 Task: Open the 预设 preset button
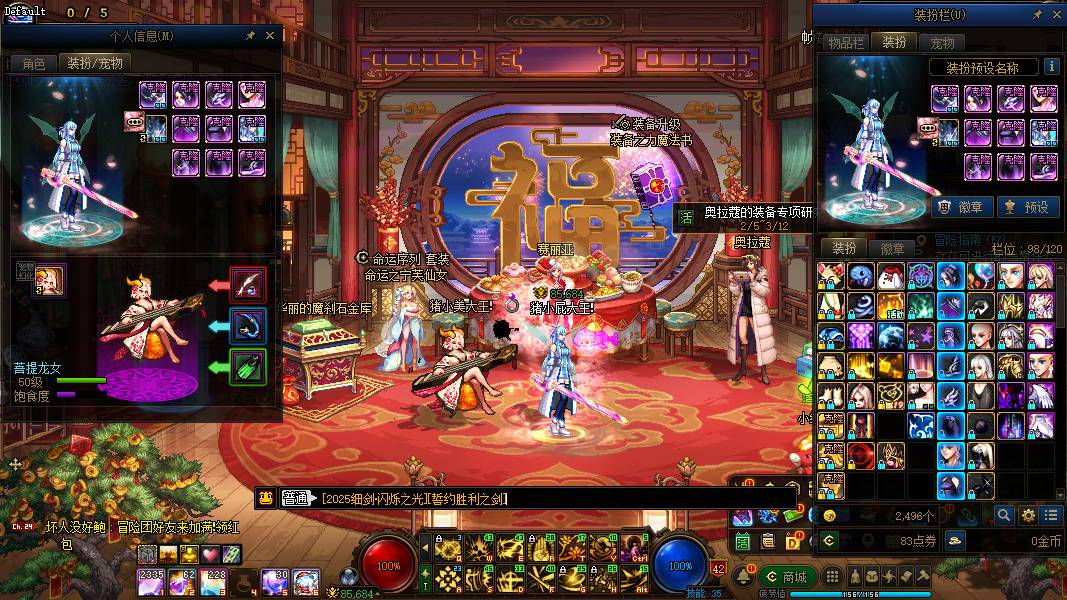pos(1026,207)
